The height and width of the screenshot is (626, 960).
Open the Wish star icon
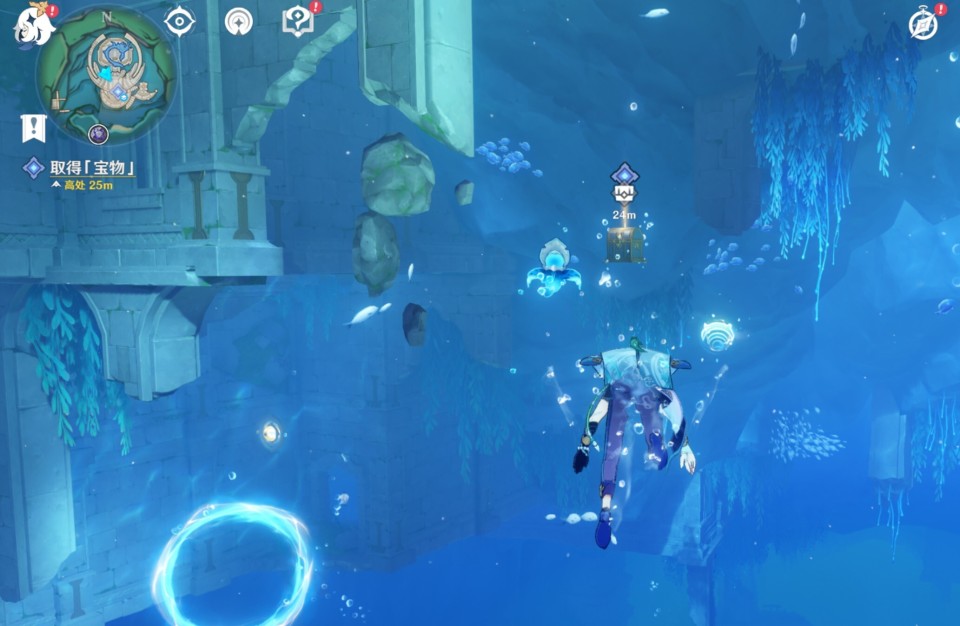click(239, 21)
